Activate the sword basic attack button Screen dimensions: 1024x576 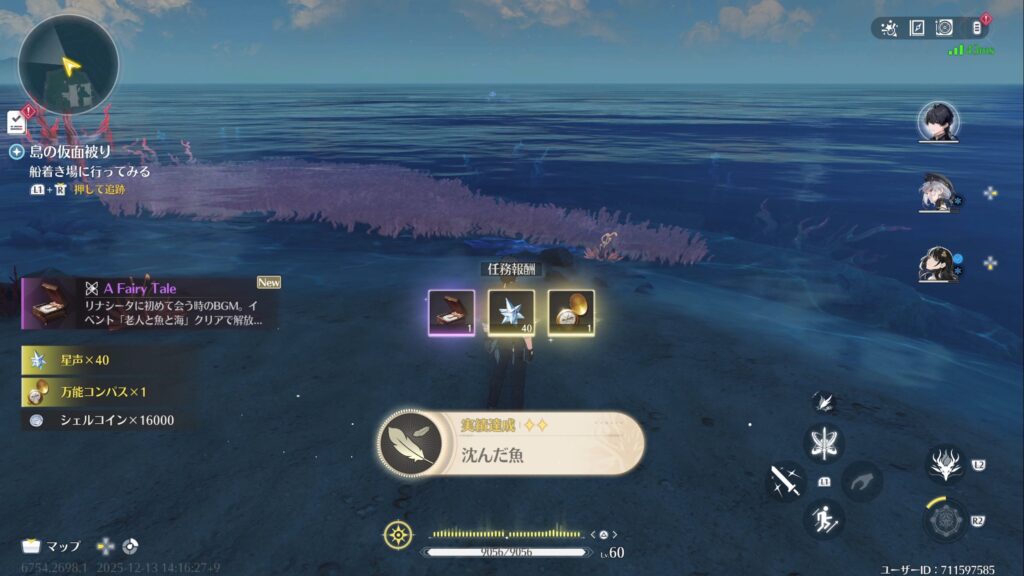pos(785,481)
